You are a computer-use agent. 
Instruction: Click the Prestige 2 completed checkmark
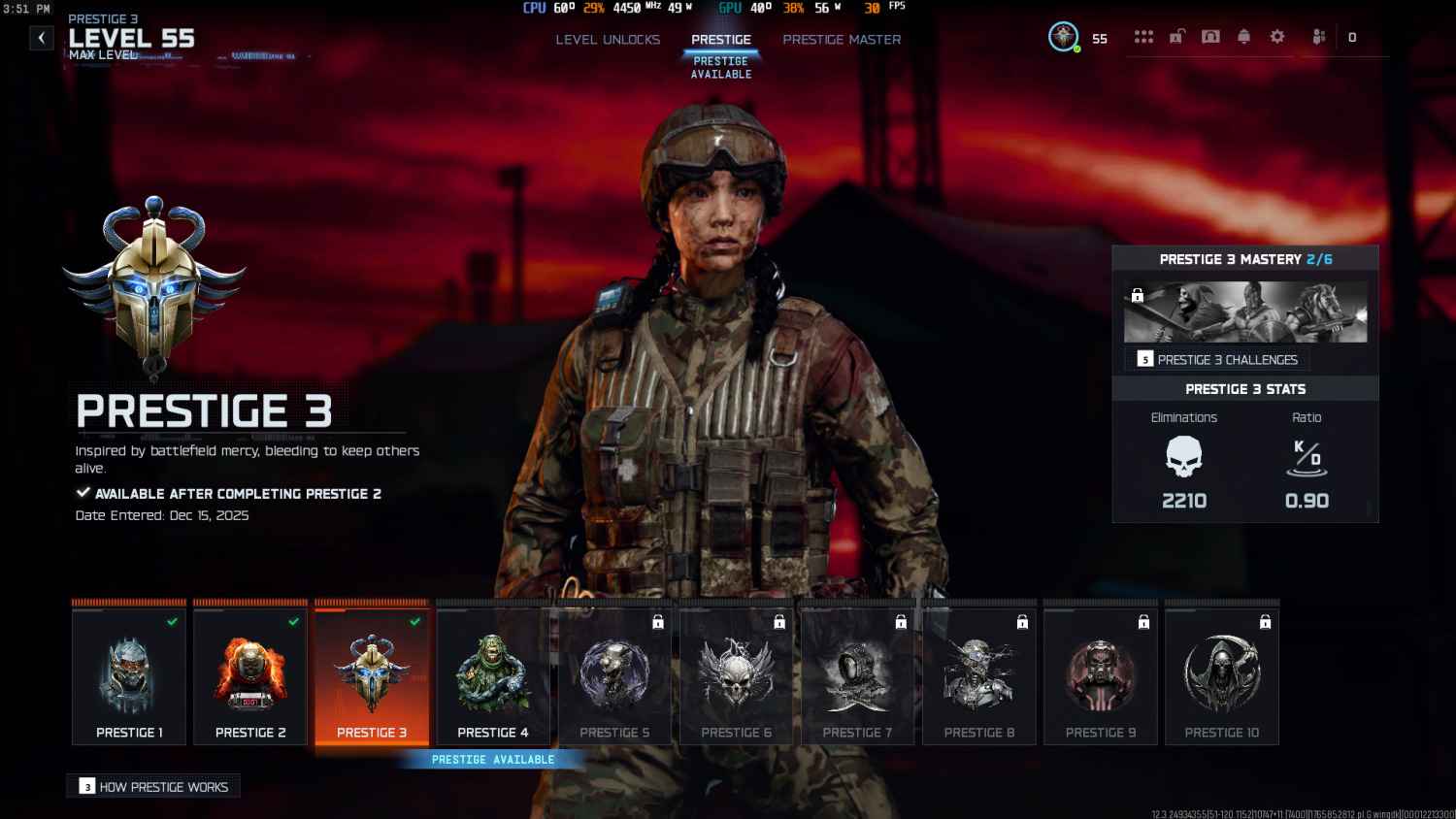292,623
